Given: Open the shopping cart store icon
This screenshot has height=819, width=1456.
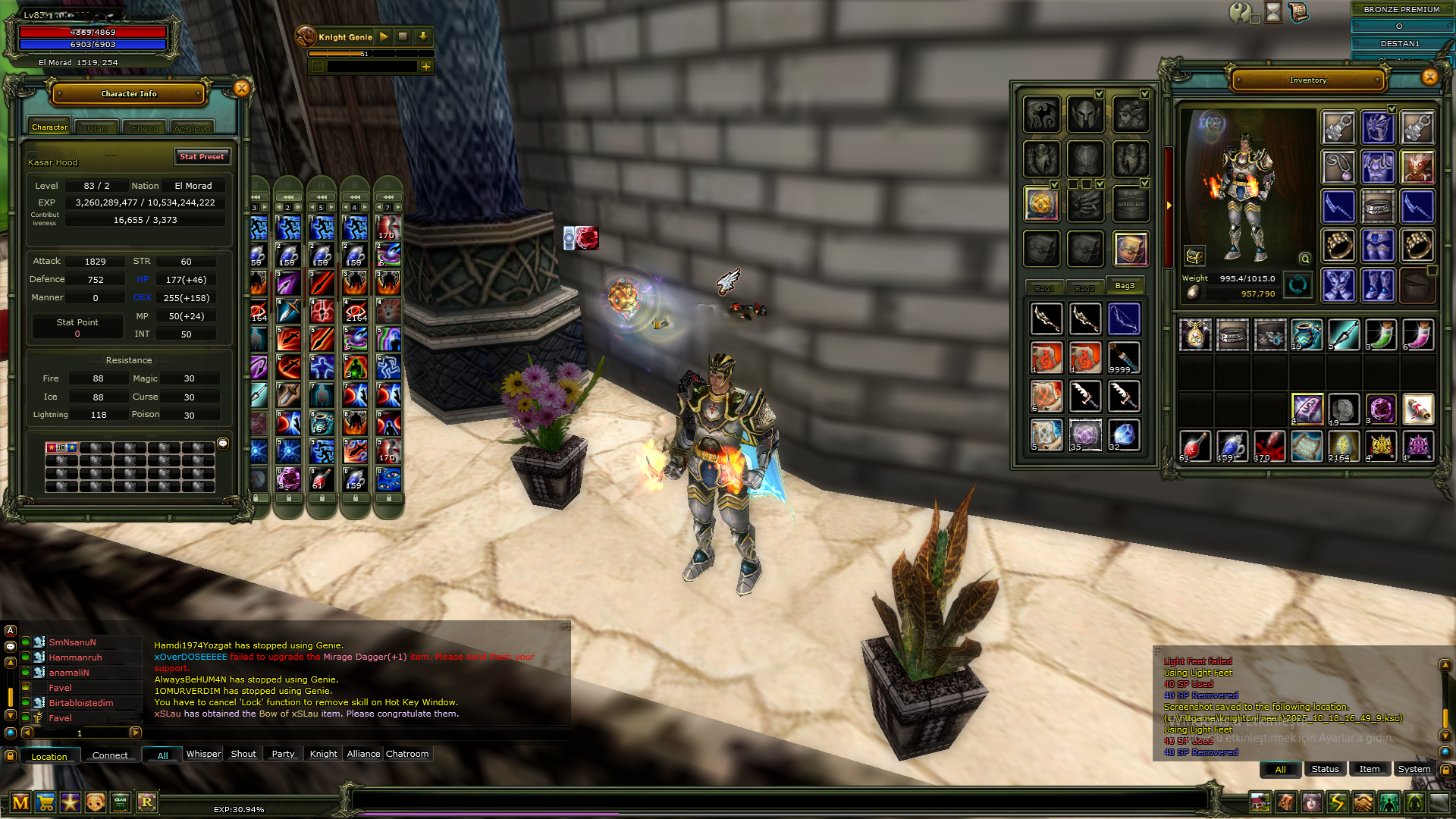Looking at the screenshot, I should pos(45,802).
